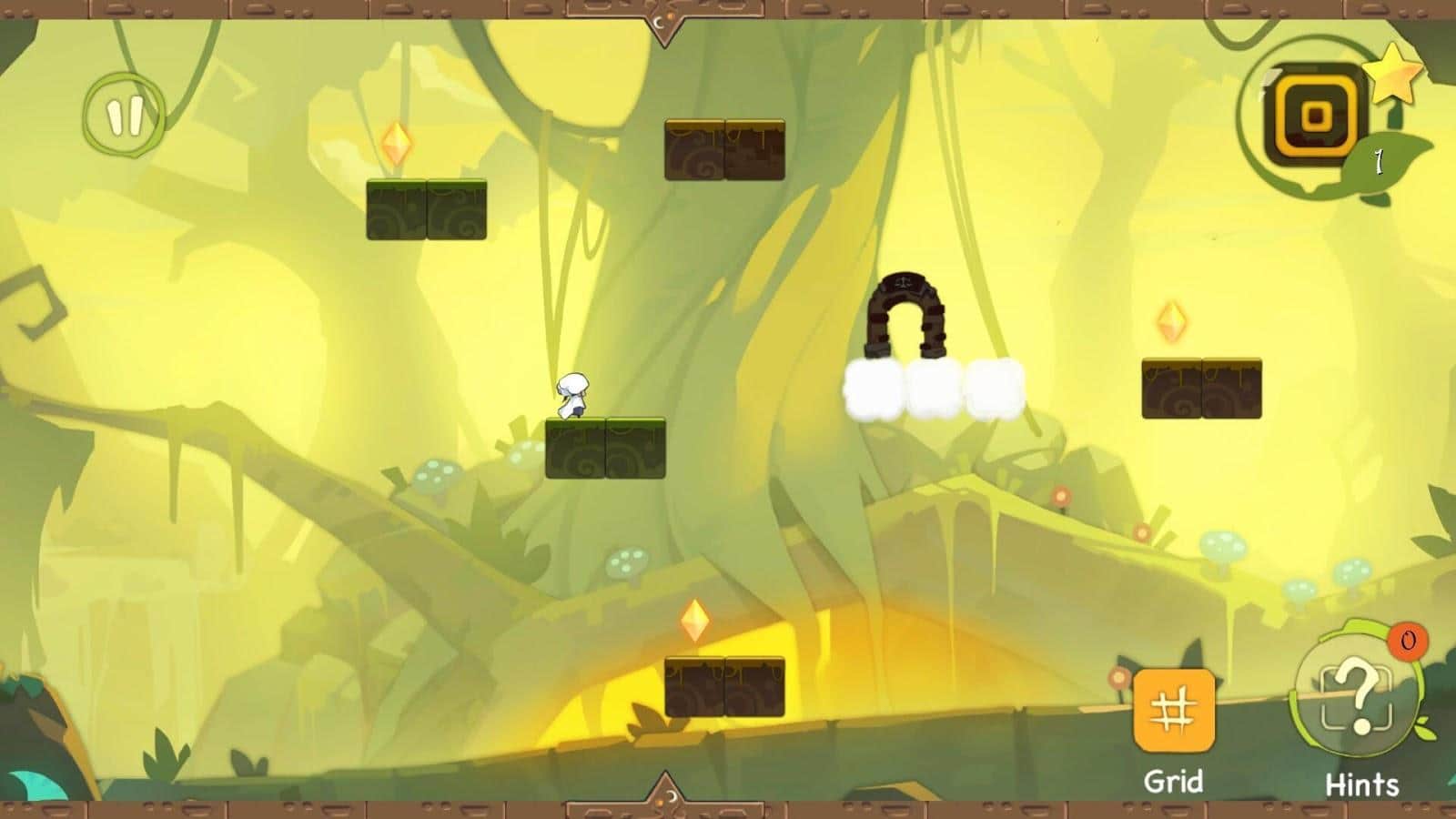Select the Grid label text
The height and width of the screenshot is (819, 1456).
coord(1173,778)
